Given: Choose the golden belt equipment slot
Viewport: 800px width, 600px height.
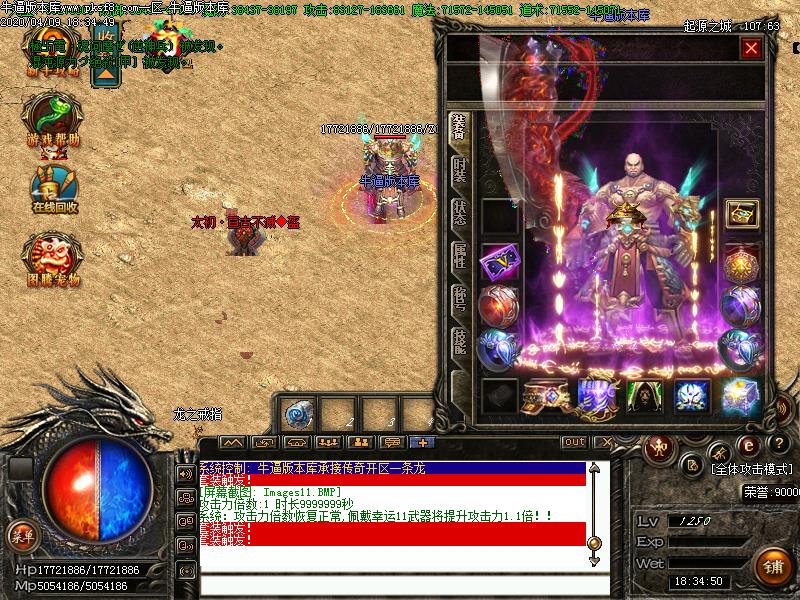Looking at the screenshot, I should (x=547, y=396).
